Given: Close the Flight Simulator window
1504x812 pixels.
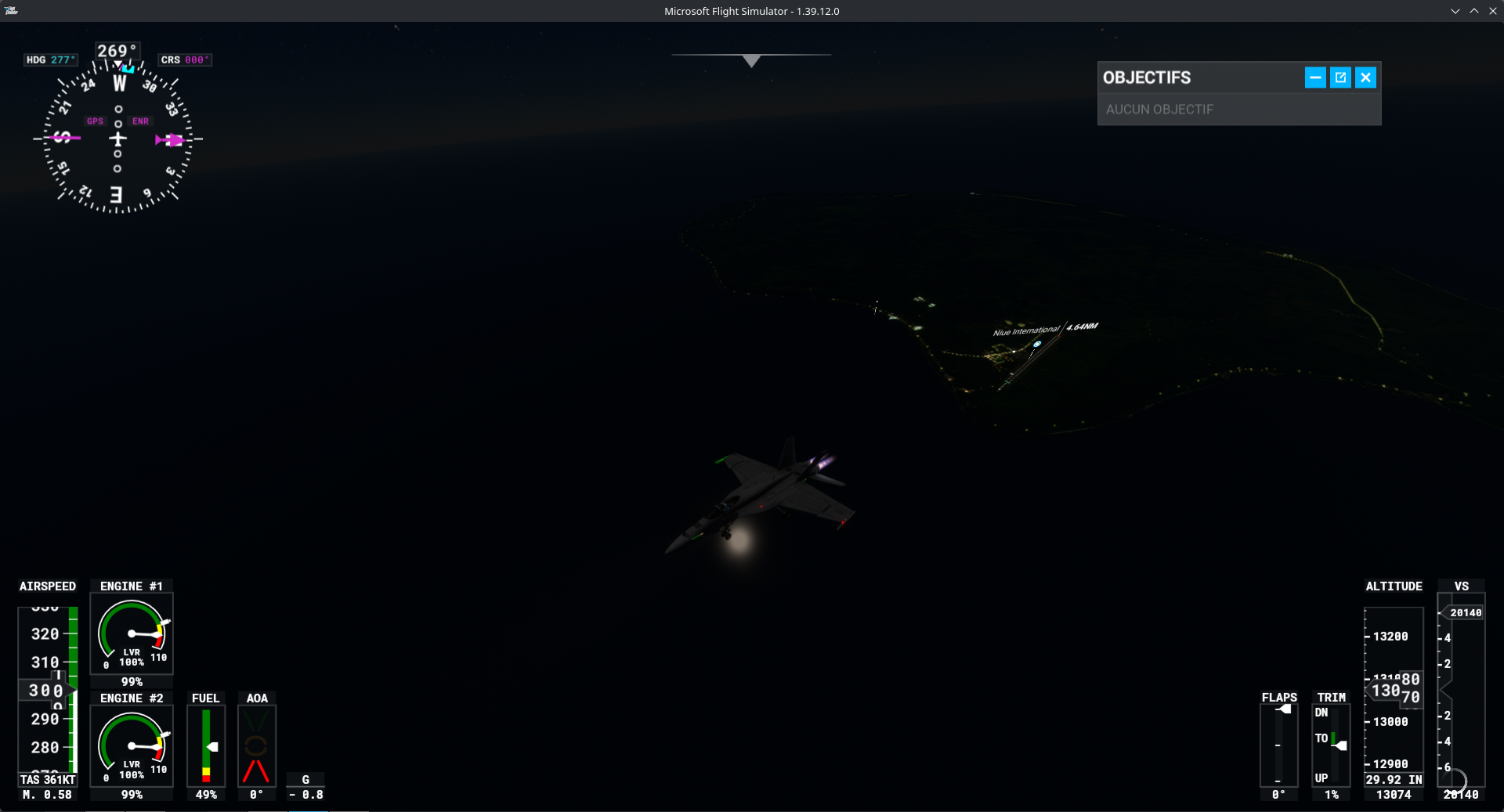Looking at the screenshot, I should [1492, 11].
